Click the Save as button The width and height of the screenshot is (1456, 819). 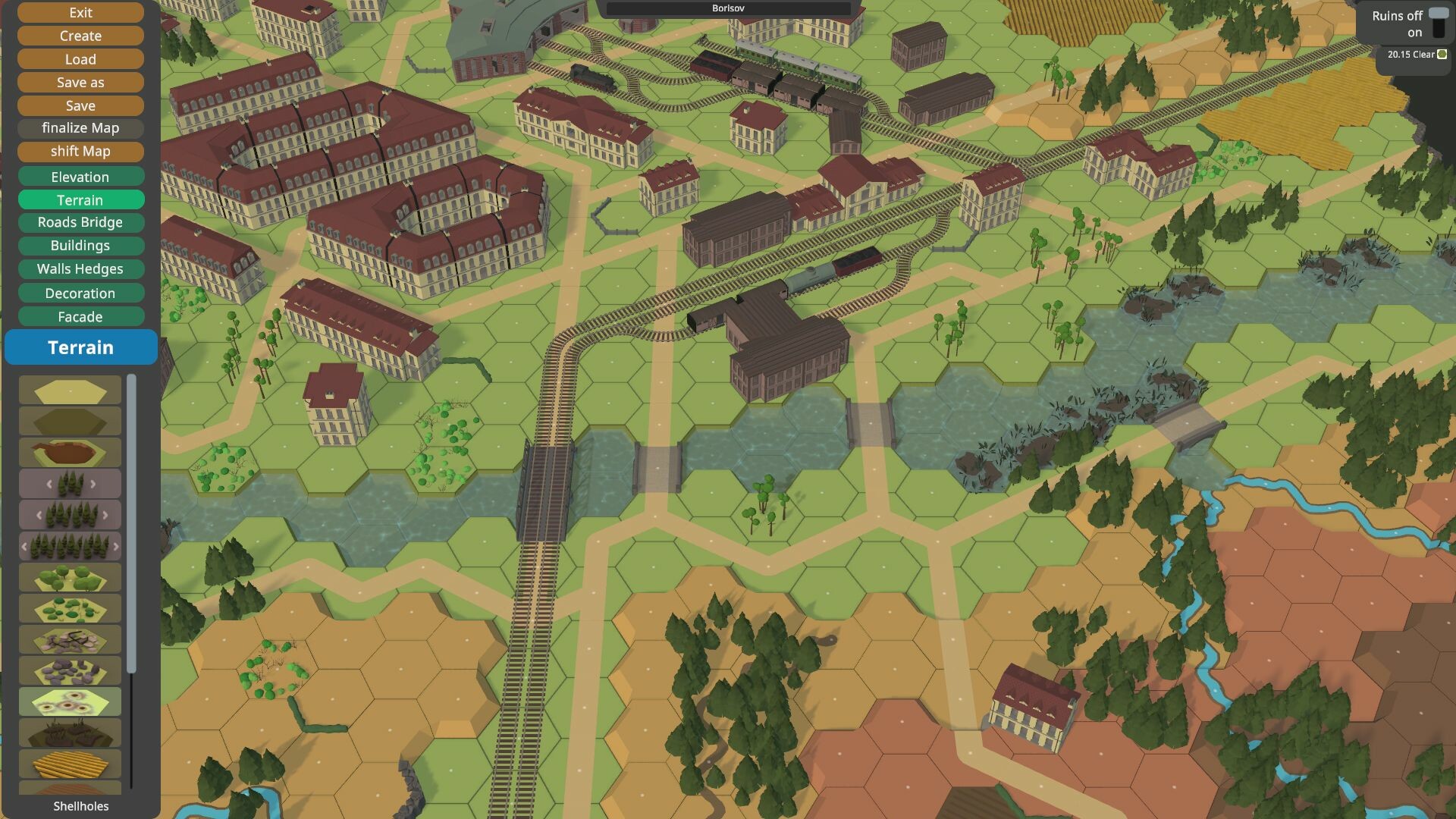click(x=80, y=82)
